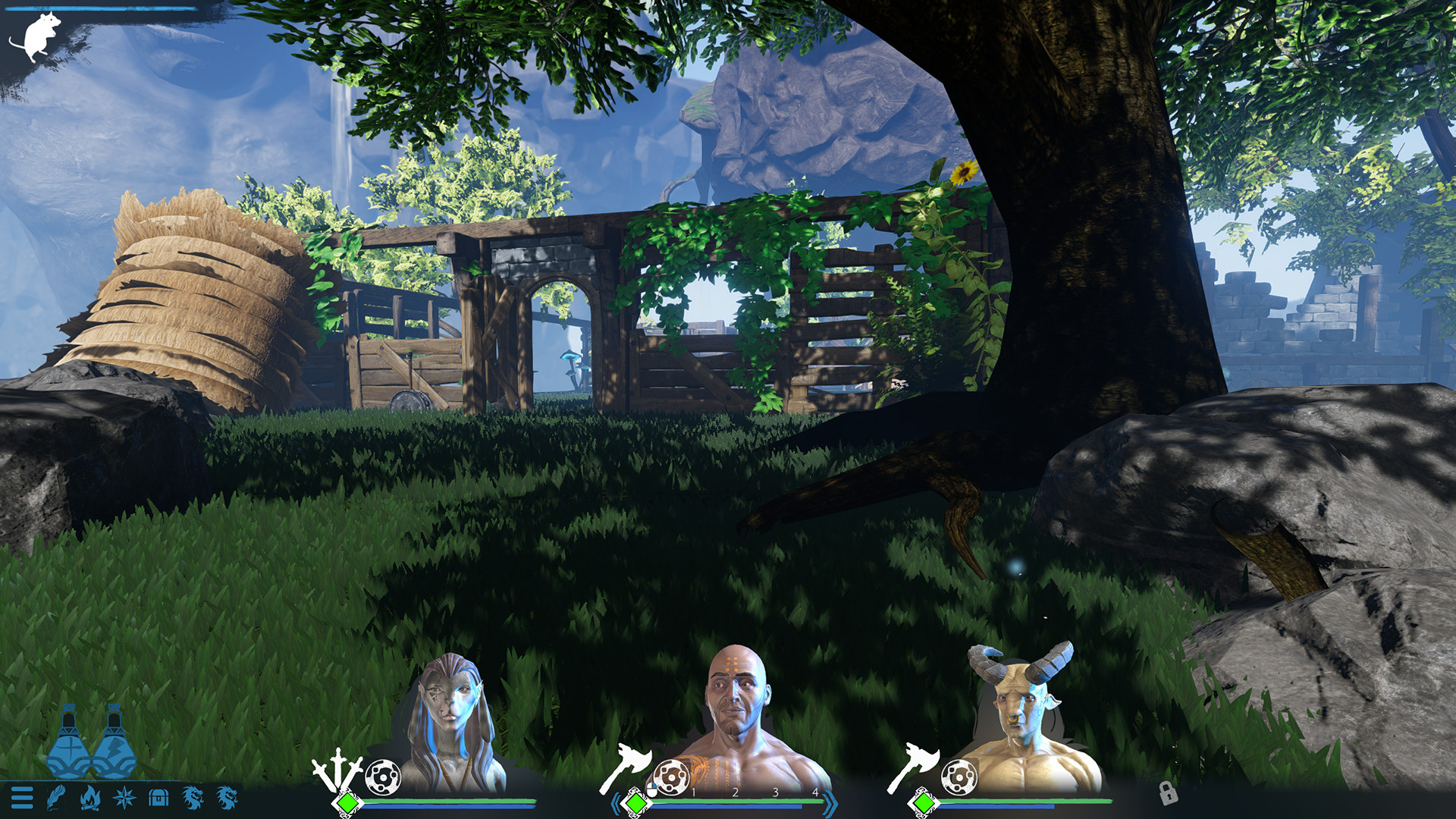This screenshot has width=1456, height=819.
Task: Open the treasure chest inventory icon
Action: (x=158, y=798)
